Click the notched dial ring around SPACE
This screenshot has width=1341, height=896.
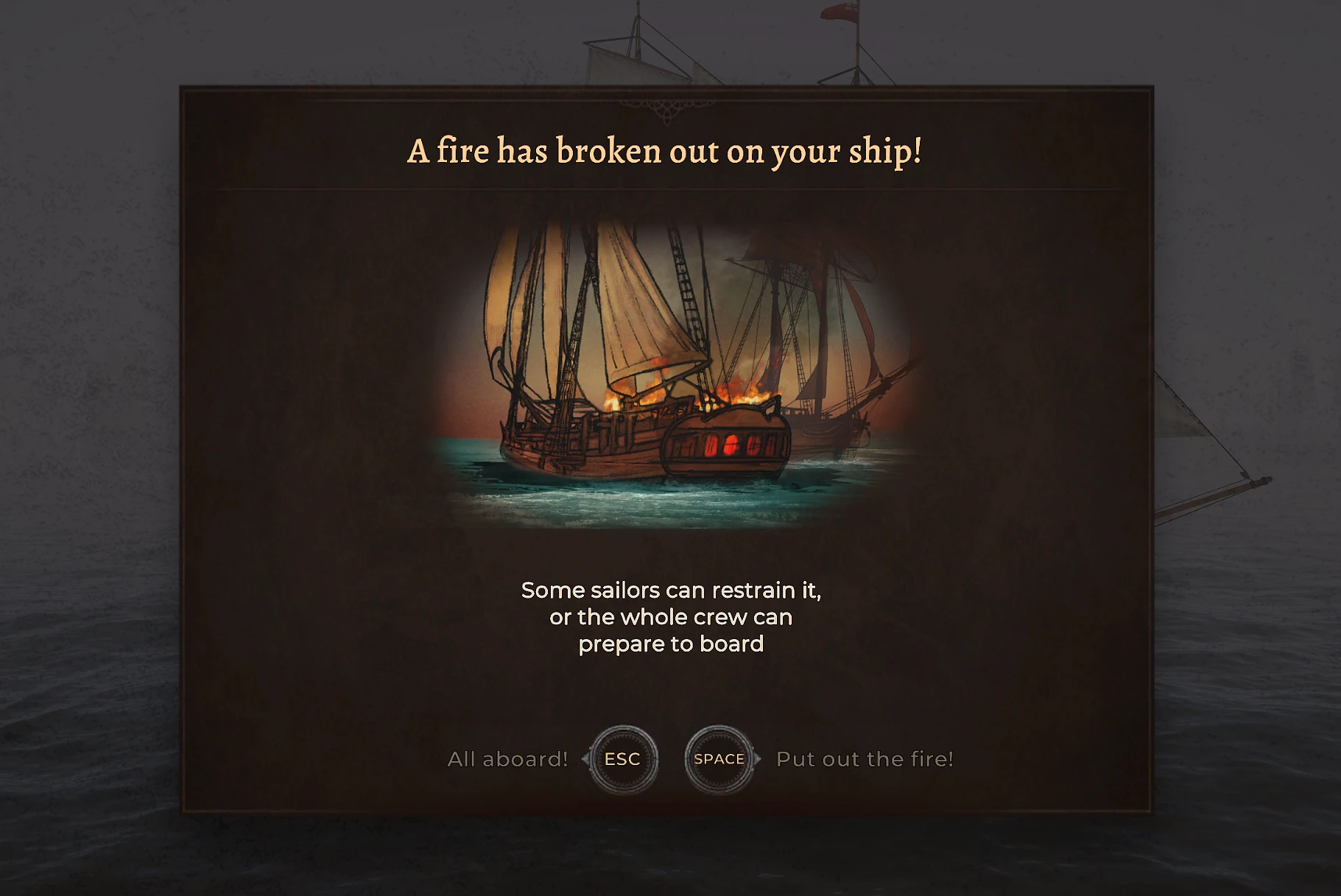pyautogui.click(x=719, y=730)
